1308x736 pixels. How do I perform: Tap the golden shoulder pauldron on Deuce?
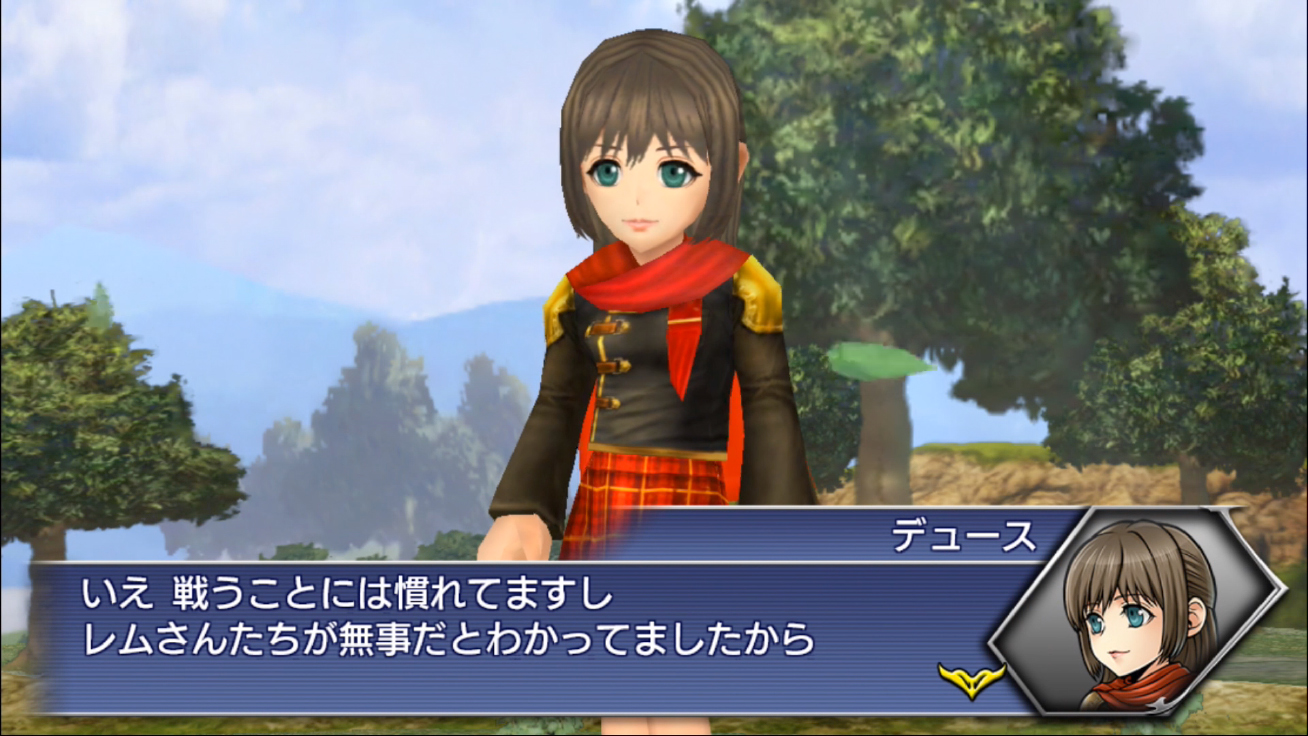752,300
